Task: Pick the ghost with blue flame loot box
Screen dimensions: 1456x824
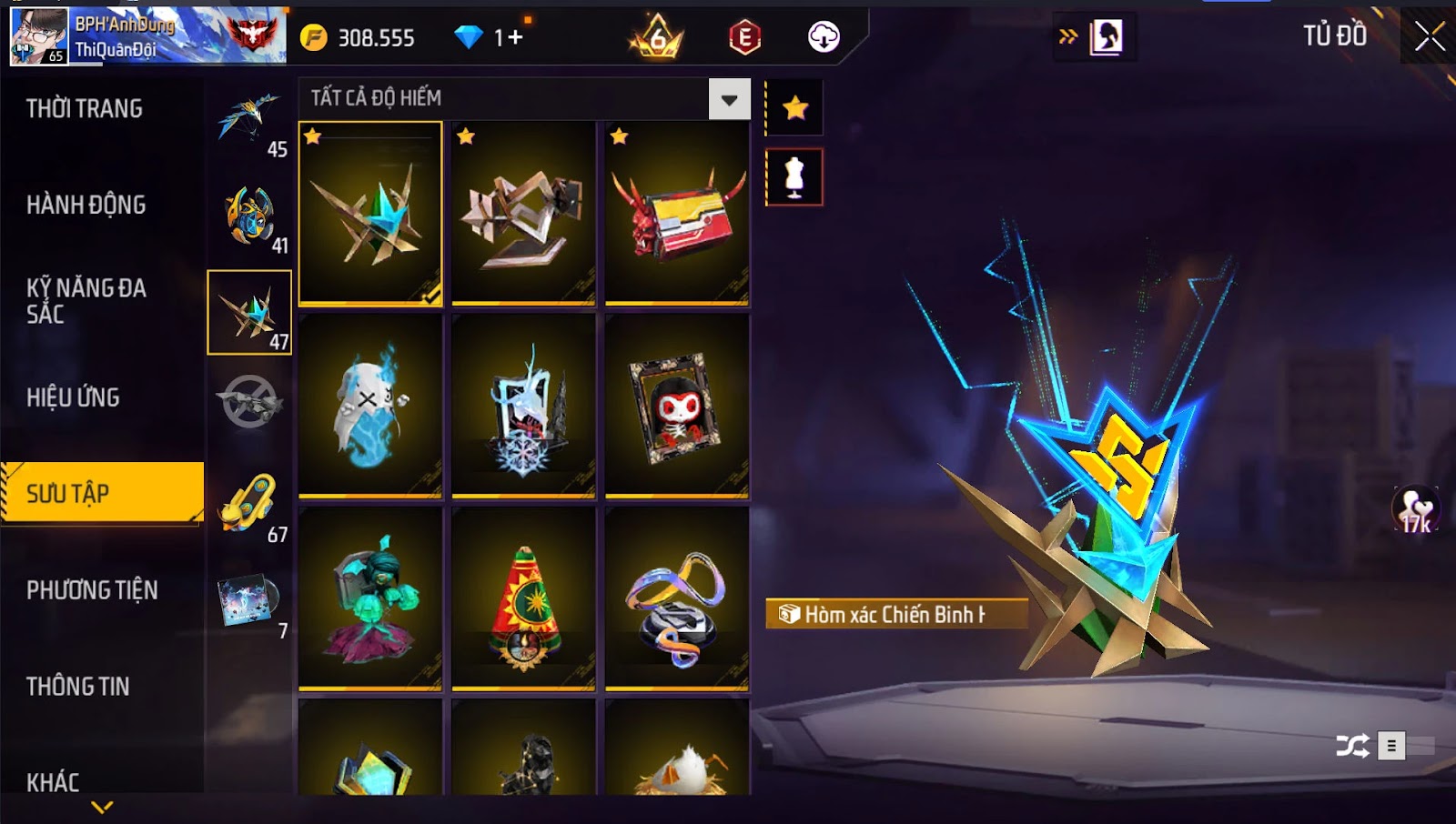Action: (x=370, y=407)
